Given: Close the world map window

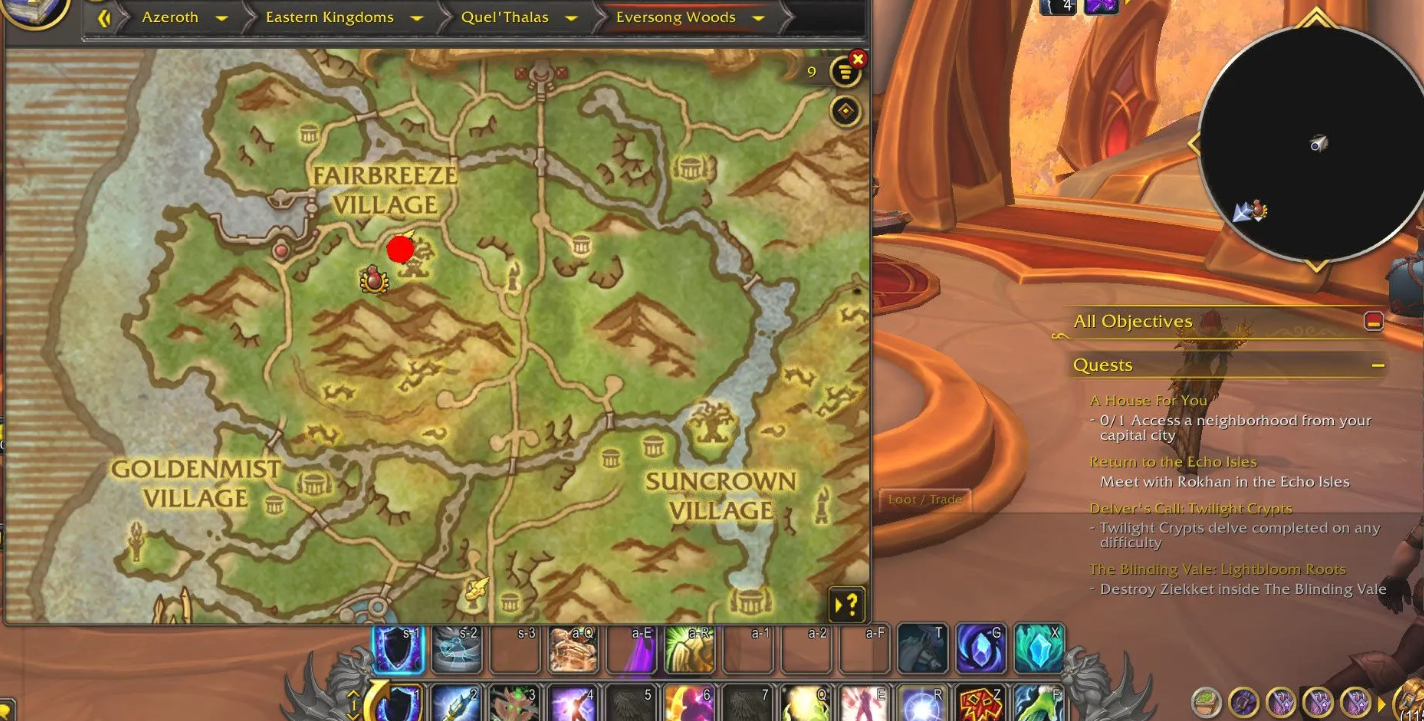Looking at the screenshot, I should point(857,60).
